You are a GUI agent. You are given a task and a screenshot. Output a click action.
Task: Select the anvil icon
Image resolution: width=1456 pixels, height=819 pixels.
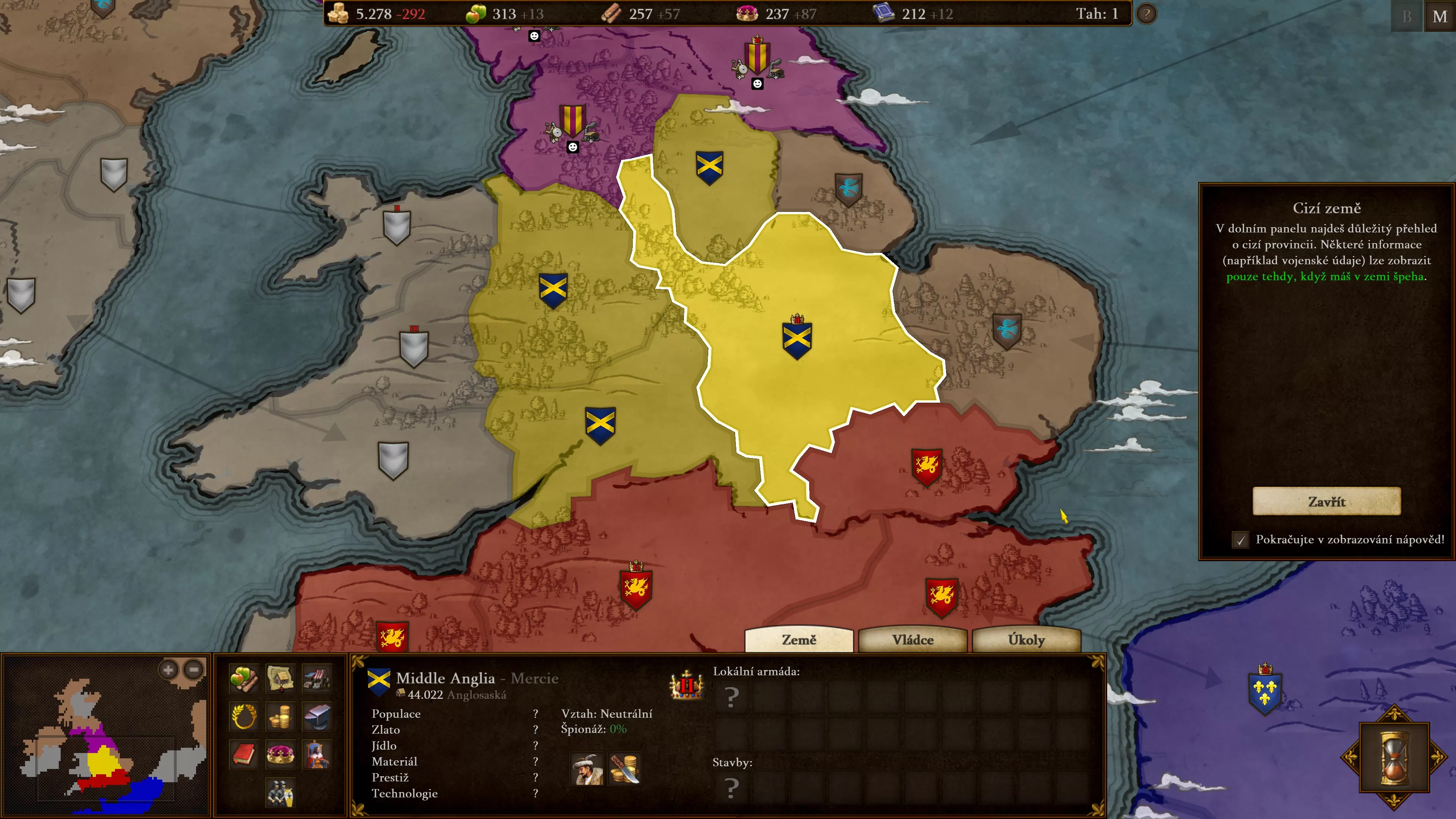pyautogui.click(x=317, y=717)
